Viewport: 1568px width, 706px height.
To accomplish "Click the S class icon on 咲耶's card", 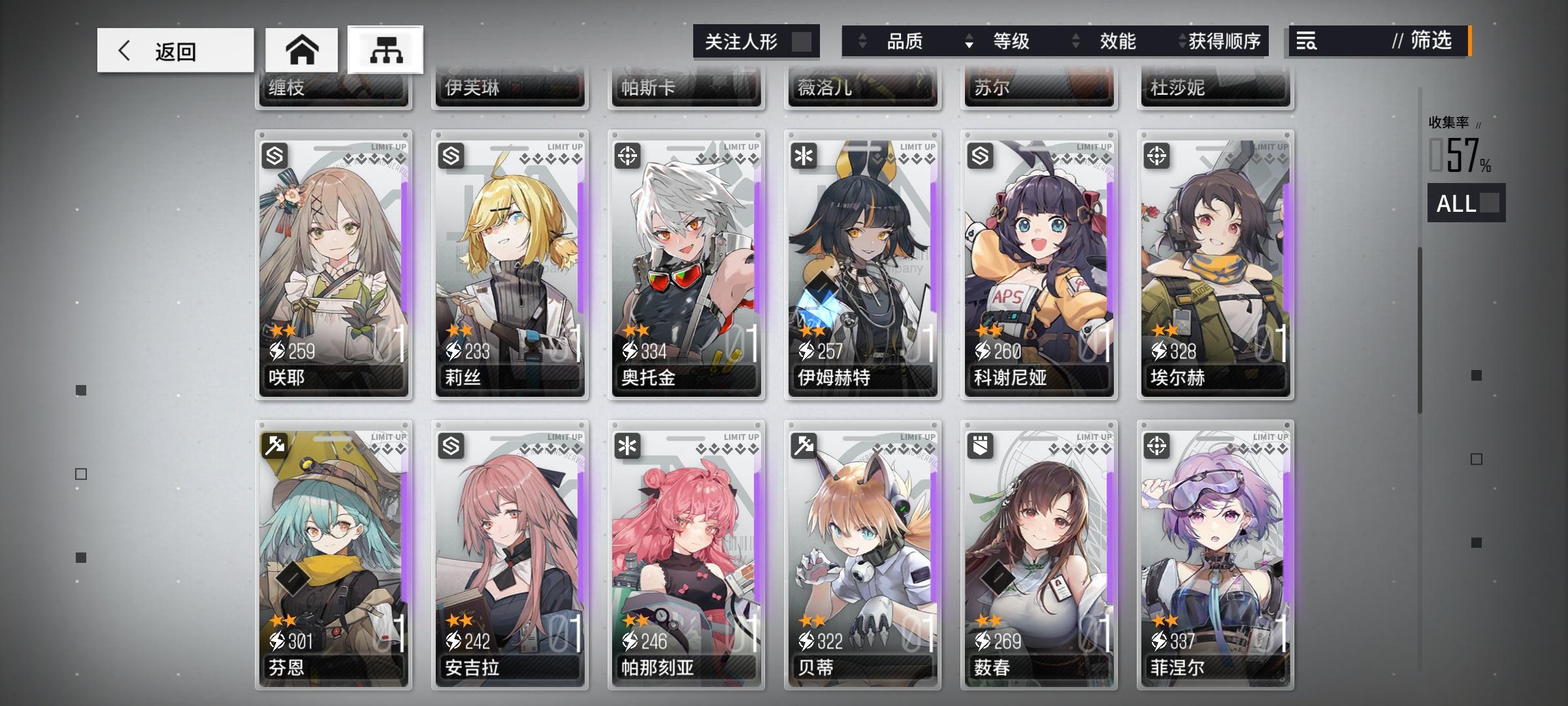I will [x=275, y=155].
